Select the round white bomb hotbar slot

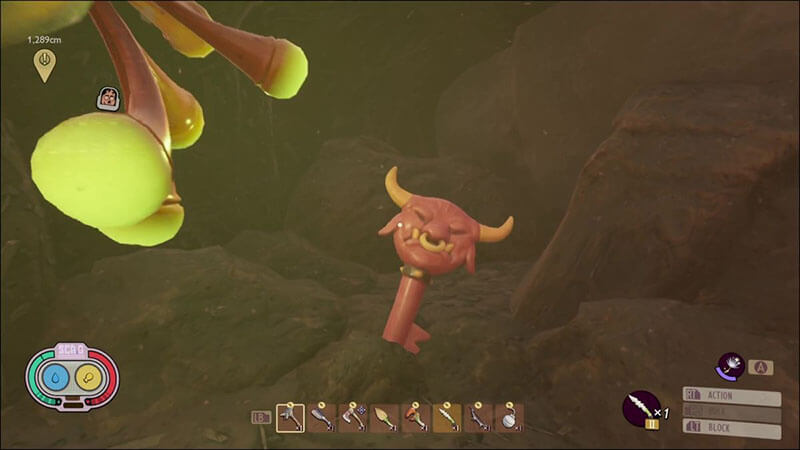tap(508, 417)
